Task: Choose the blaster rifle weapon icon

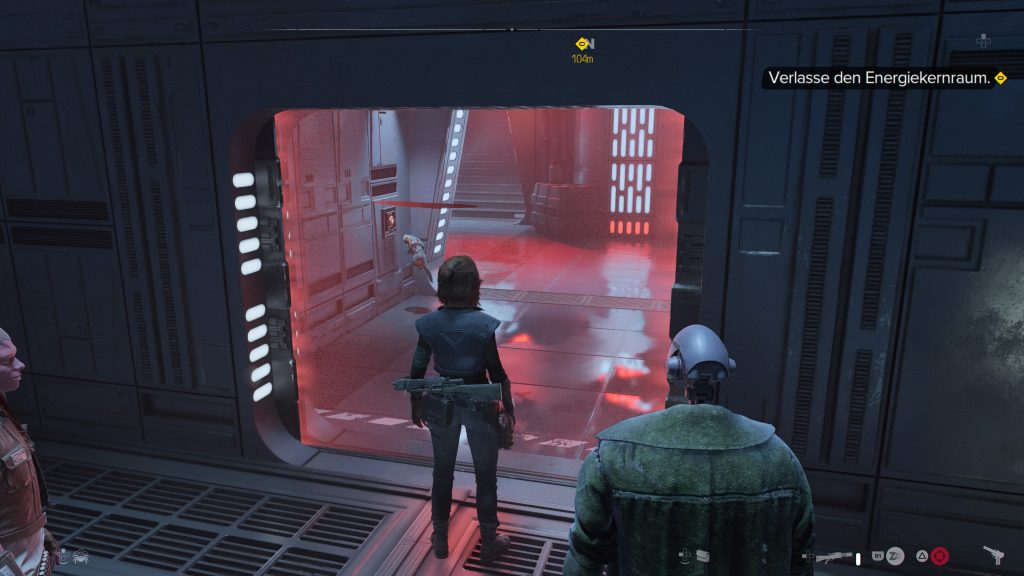Action: tap(833, 557)
